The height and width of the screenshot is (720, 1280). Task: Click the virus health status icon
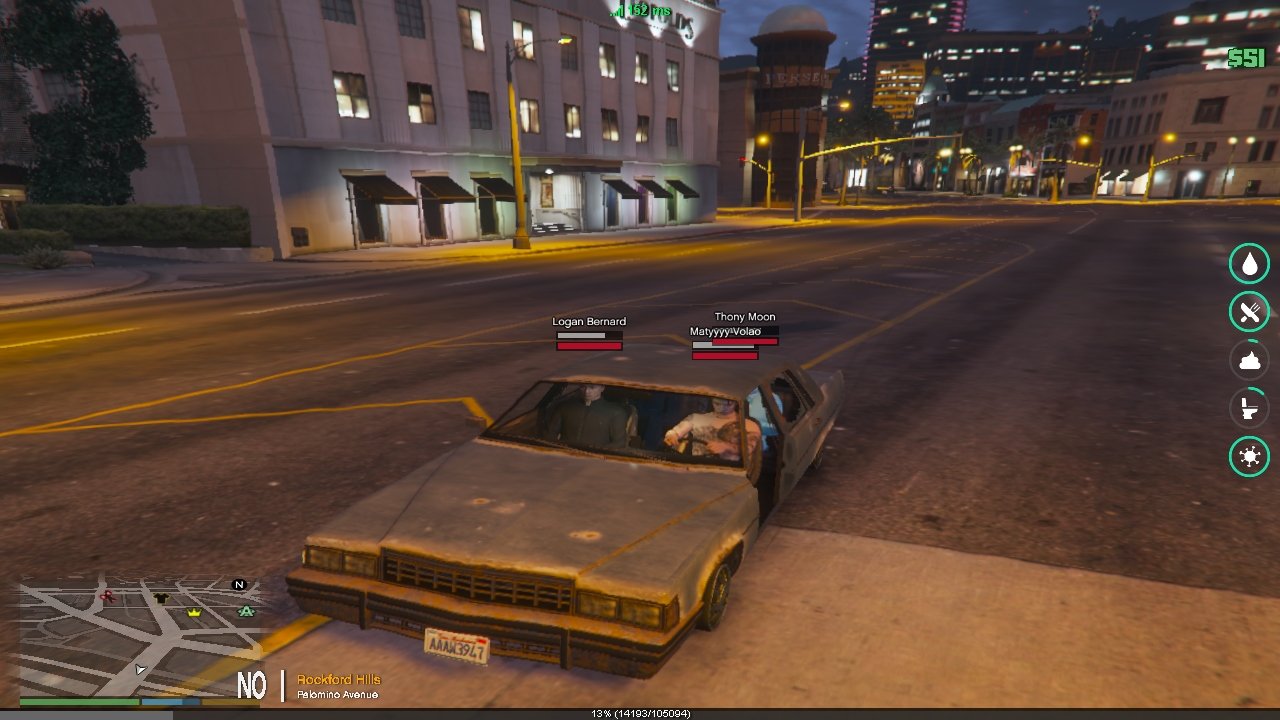point(1249,456)
